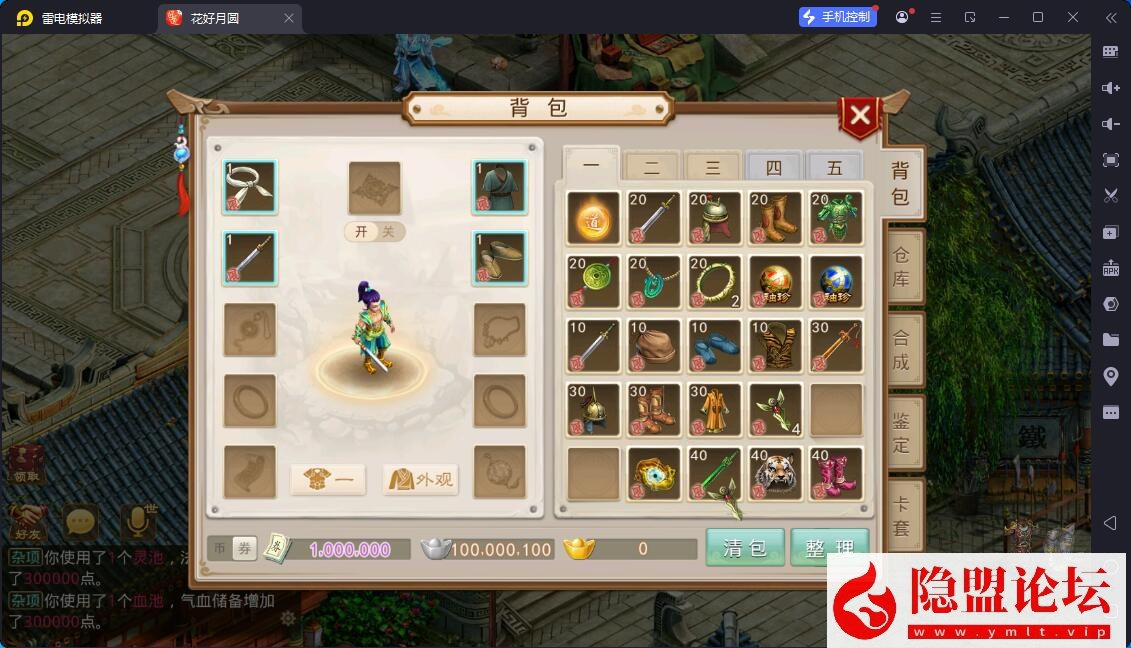The image size is (1131, 648).
Task: Open the chat speech bubble icon
Action: coord(81,522)
